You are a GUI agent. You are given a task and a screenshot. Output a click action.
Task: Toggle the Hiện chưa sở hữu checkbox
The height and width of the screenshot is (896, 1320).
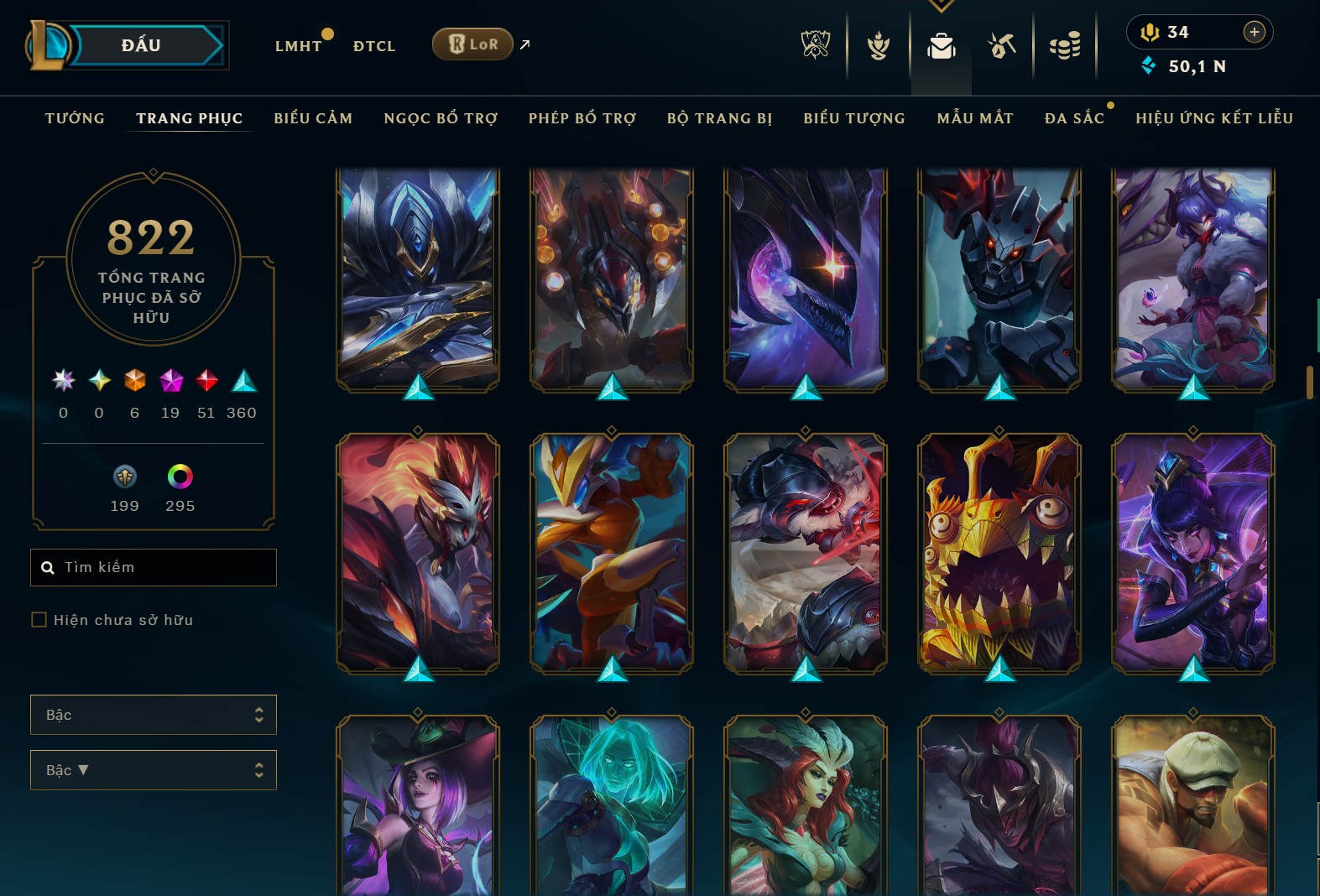coord(39,620)
